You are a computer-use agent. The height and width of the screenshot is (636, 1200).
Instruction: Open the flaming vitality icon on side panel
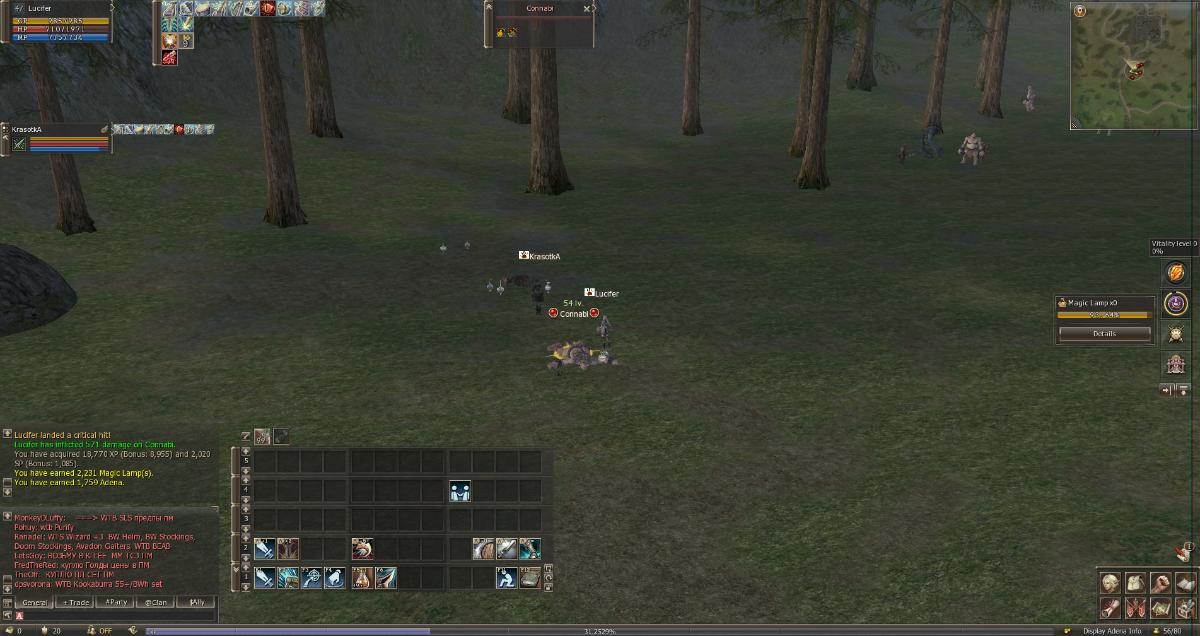1176,272
